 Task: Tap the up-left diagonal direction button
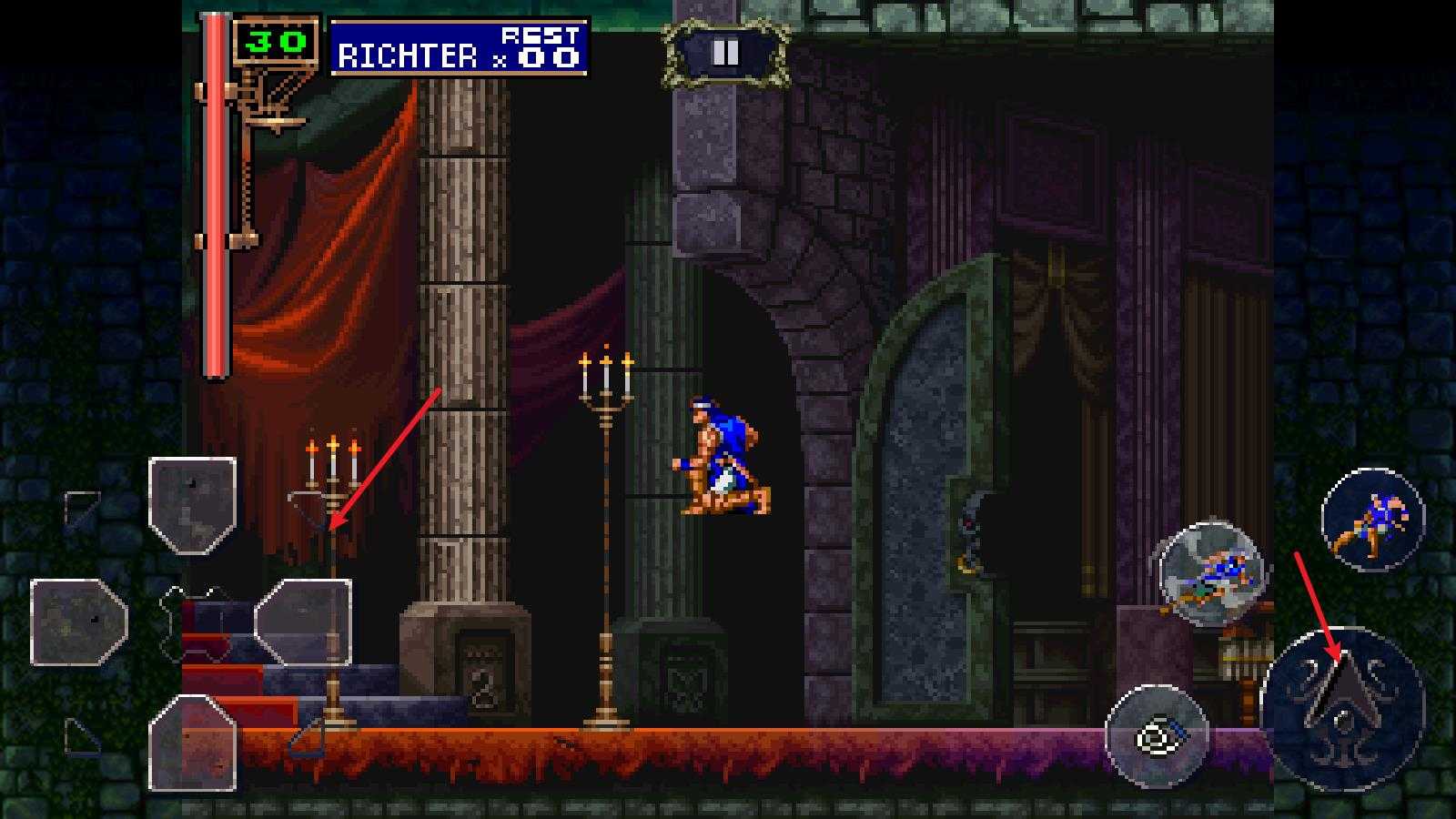tap(83, 510)
